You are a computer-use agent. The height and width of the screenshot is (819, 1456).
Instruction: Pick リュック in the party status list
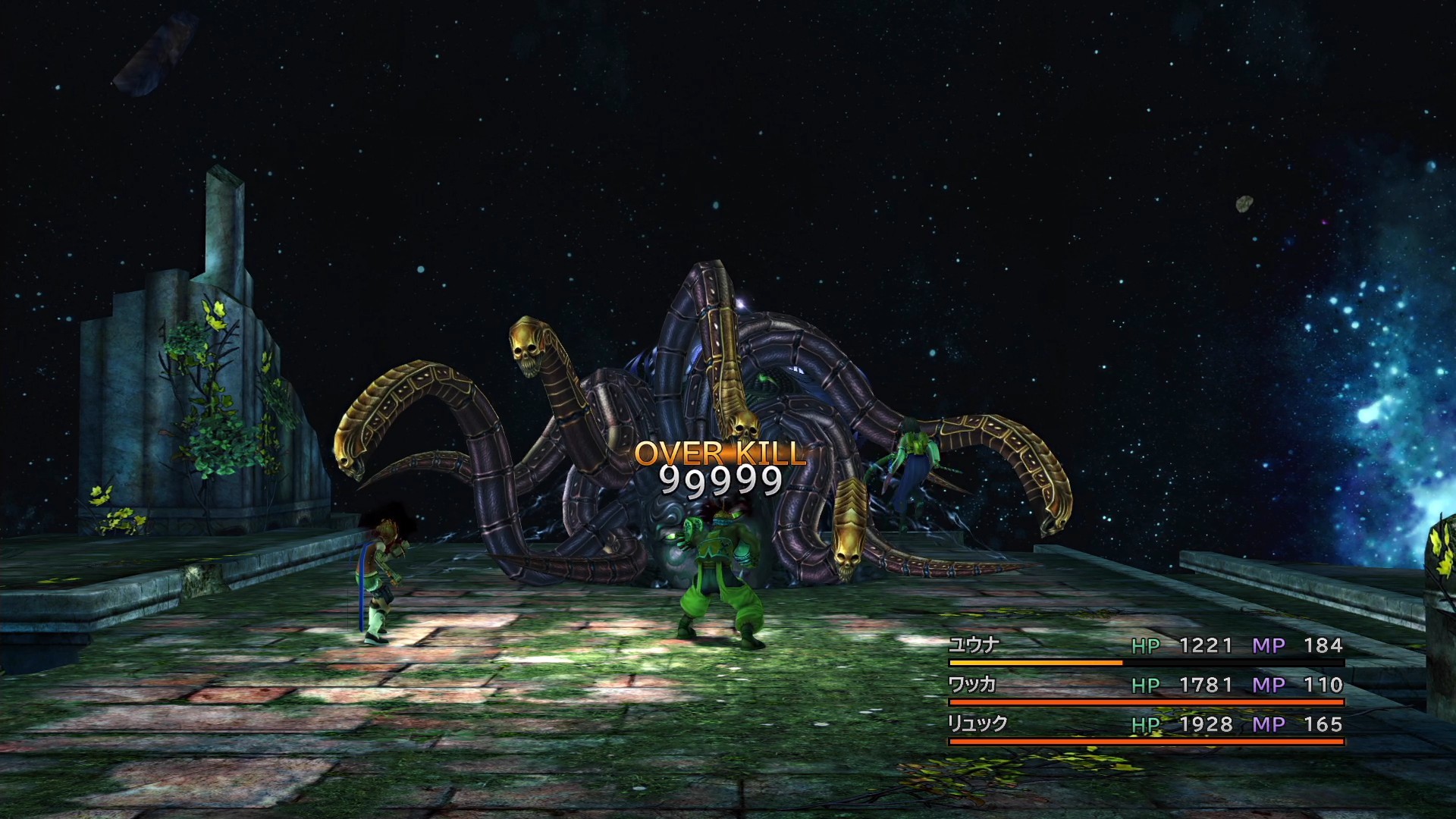coord(977,724)
